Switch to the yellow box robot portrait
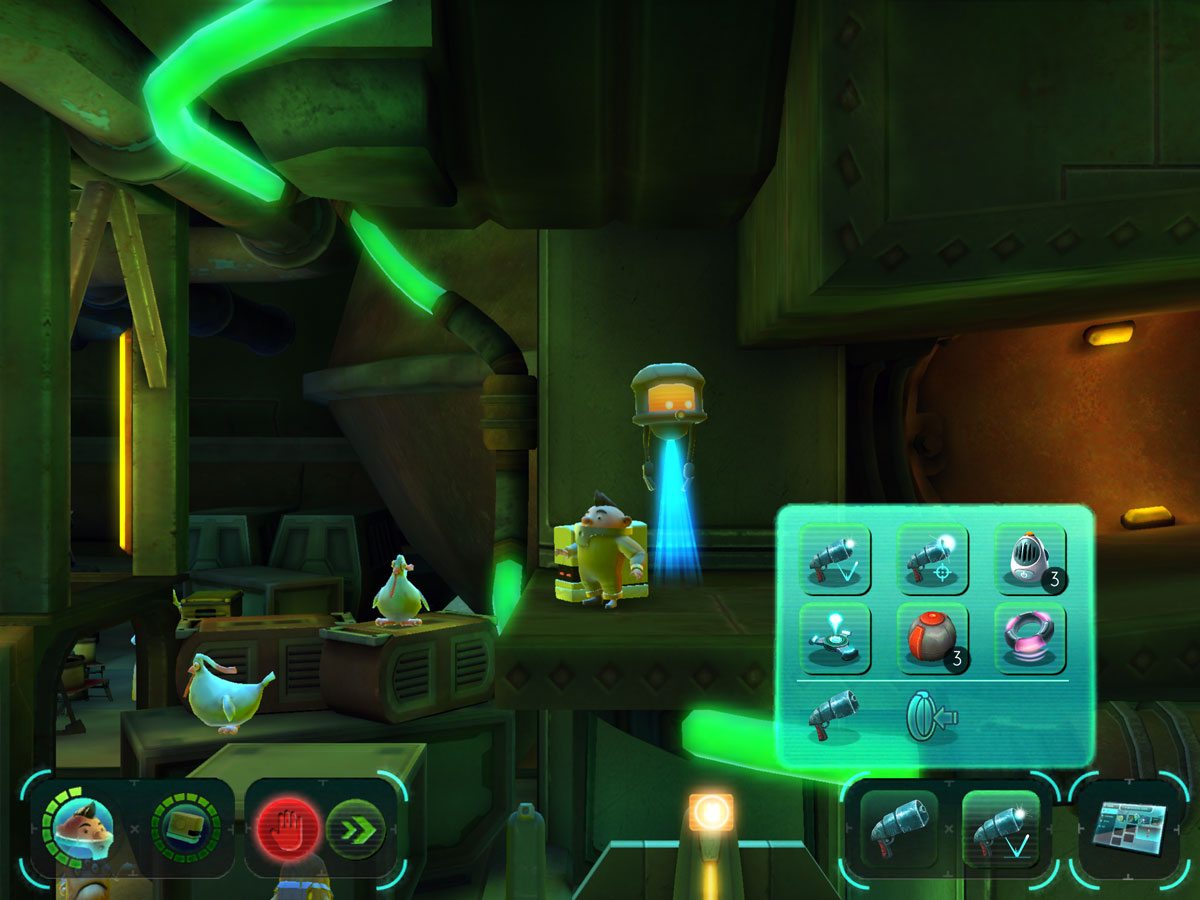 point(186,828)
